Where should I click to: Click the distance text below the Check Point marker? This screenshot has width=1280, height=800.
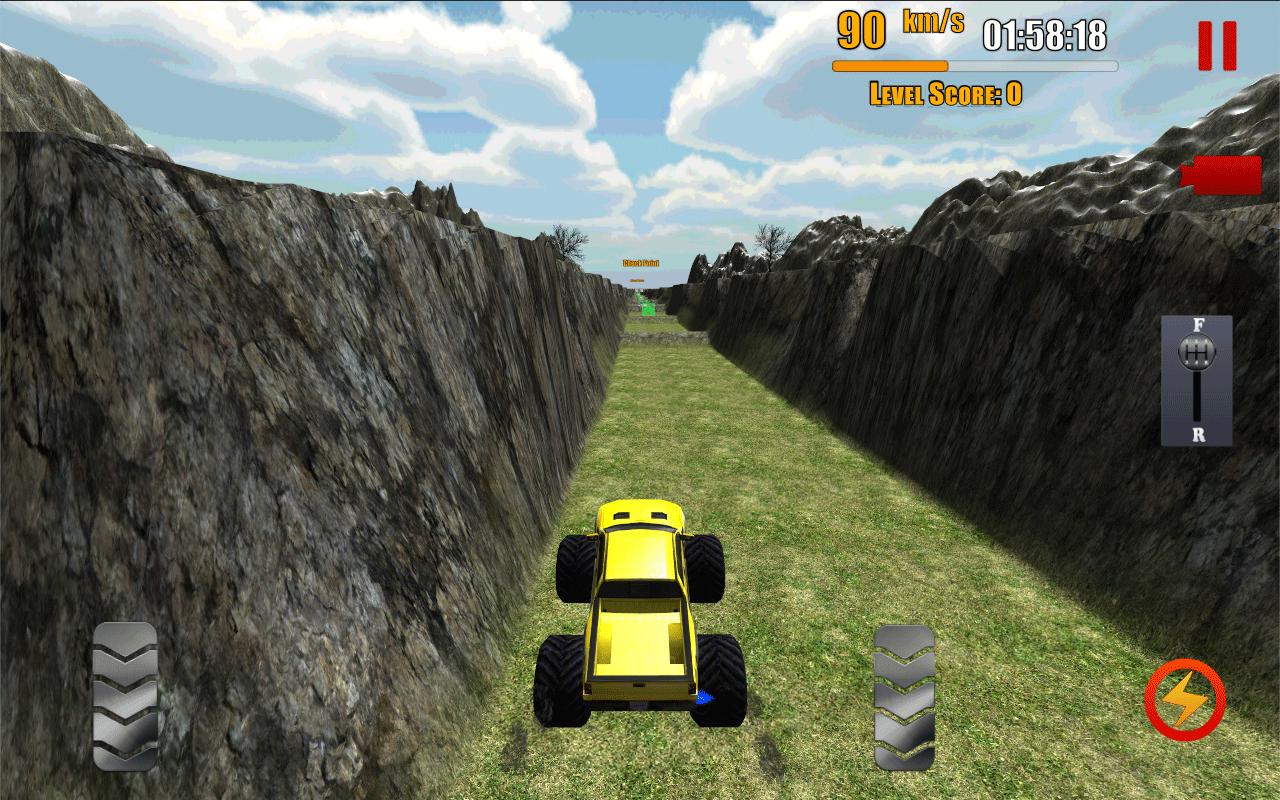pos(638,280)
